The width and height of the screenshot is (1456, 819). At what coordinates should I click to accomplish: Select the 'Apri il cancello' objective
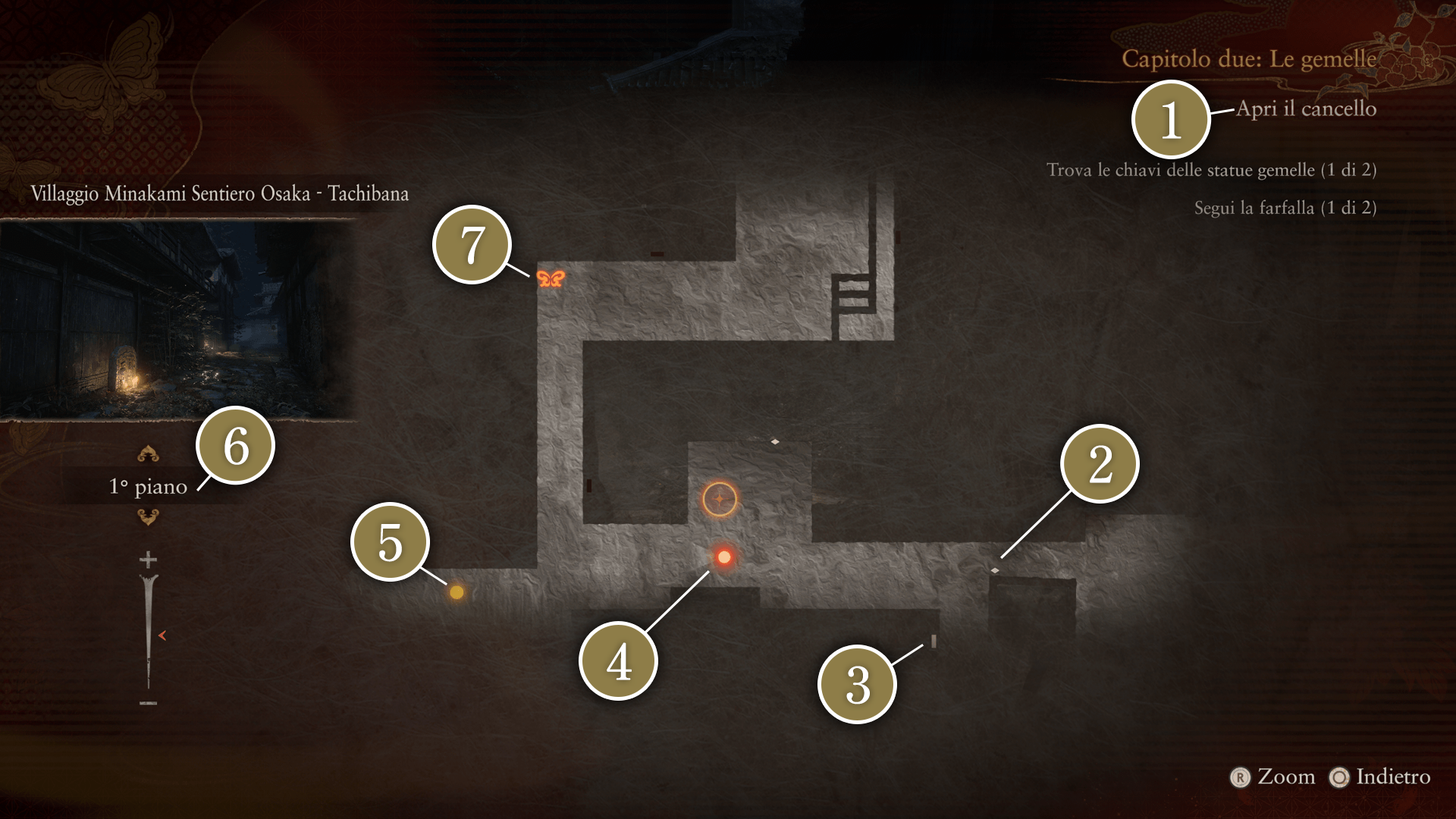click(1306, 108)
